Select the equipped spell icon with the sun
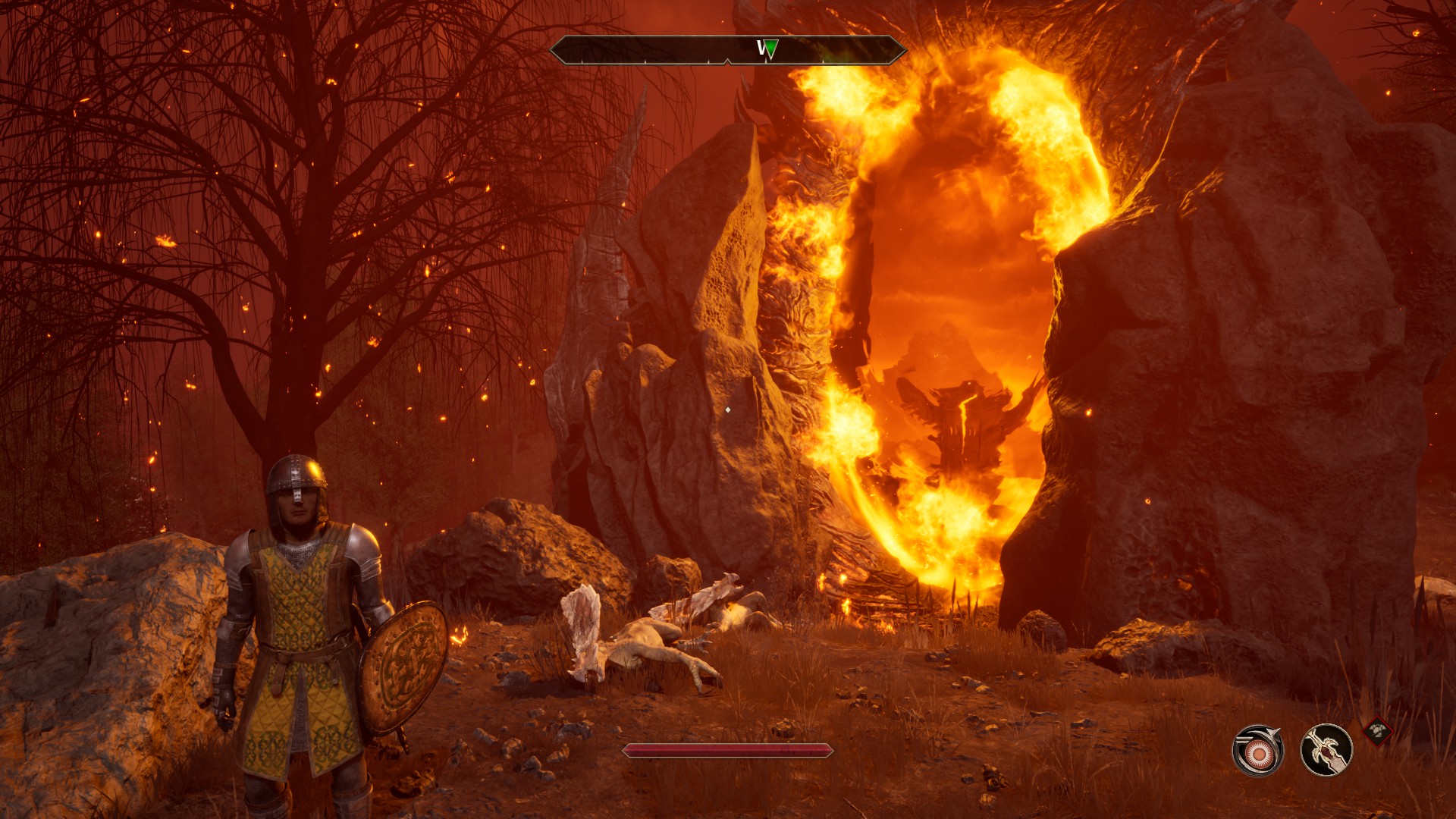The image size is (1456, 819). 1257,751
